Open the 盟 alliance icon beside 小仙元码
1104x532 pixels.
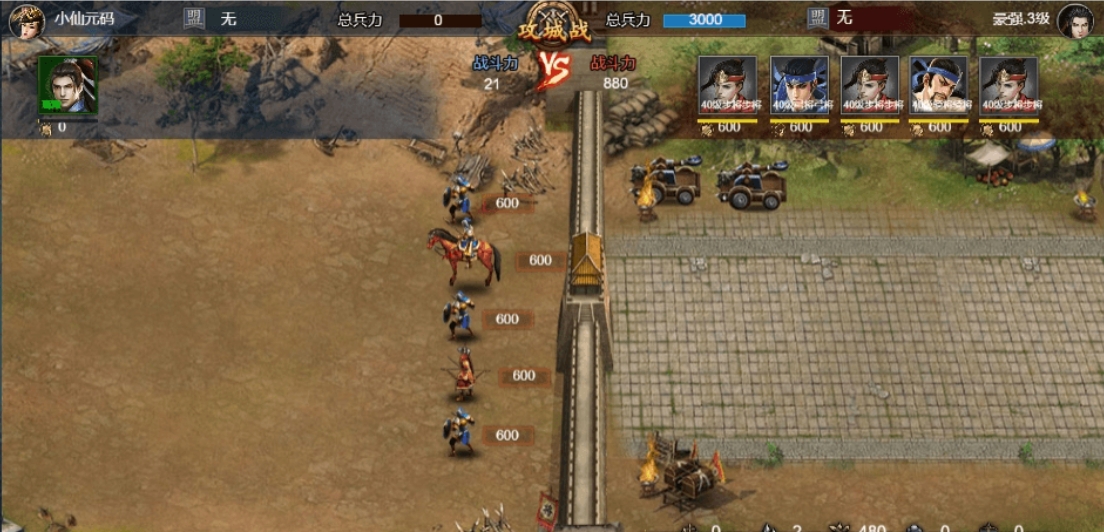pos(193,18)
